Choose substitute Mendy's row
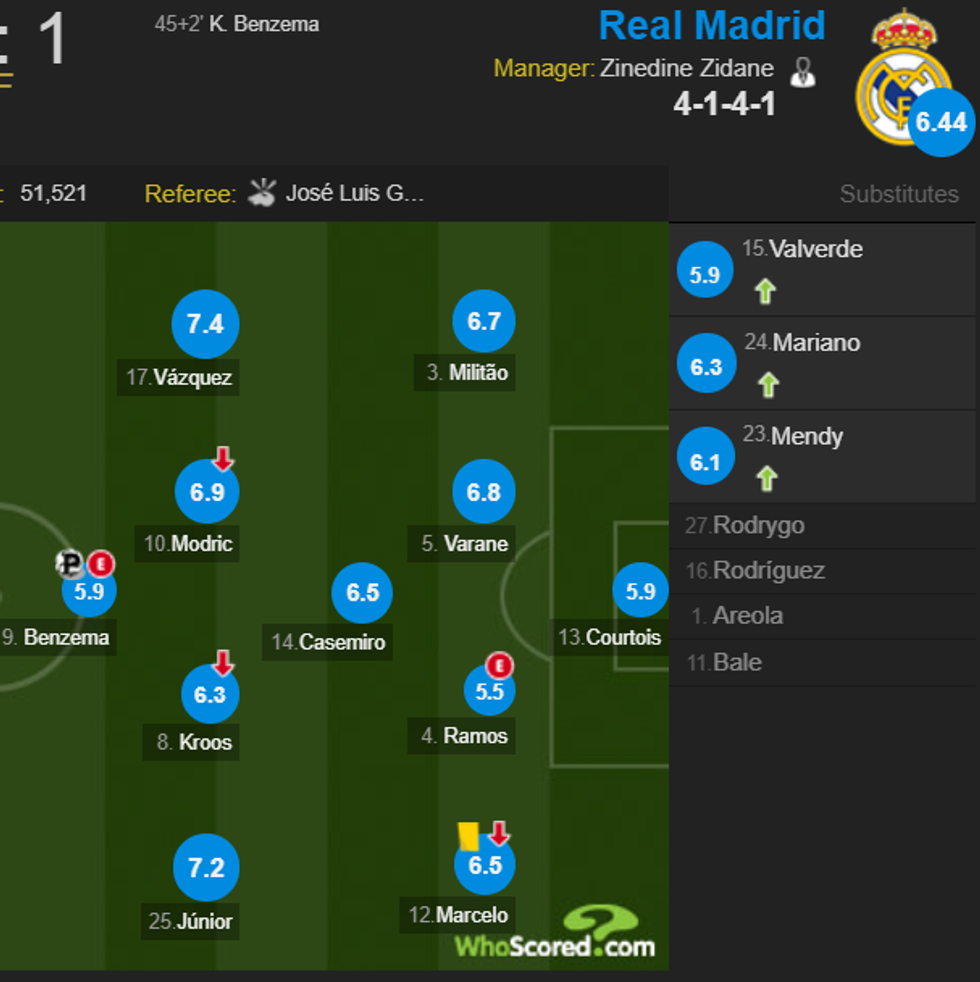 (822, 456)
